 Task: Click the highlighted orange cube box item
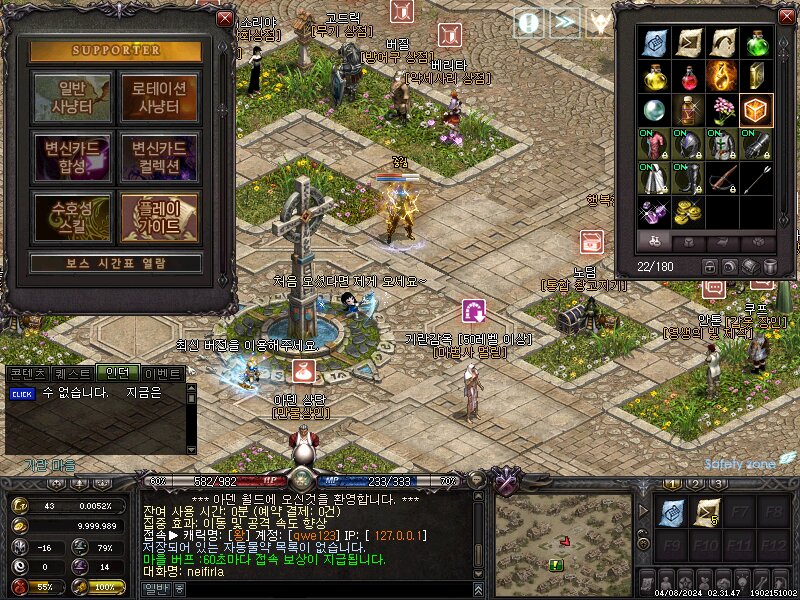[x=757, y=110]
